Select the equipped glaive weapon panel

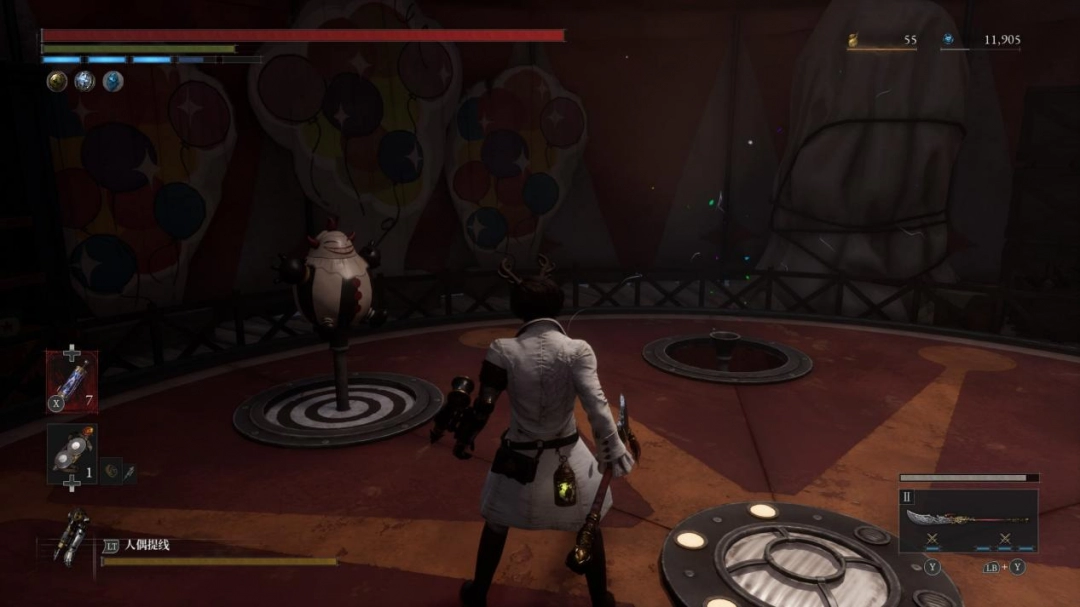pos(968,520)
